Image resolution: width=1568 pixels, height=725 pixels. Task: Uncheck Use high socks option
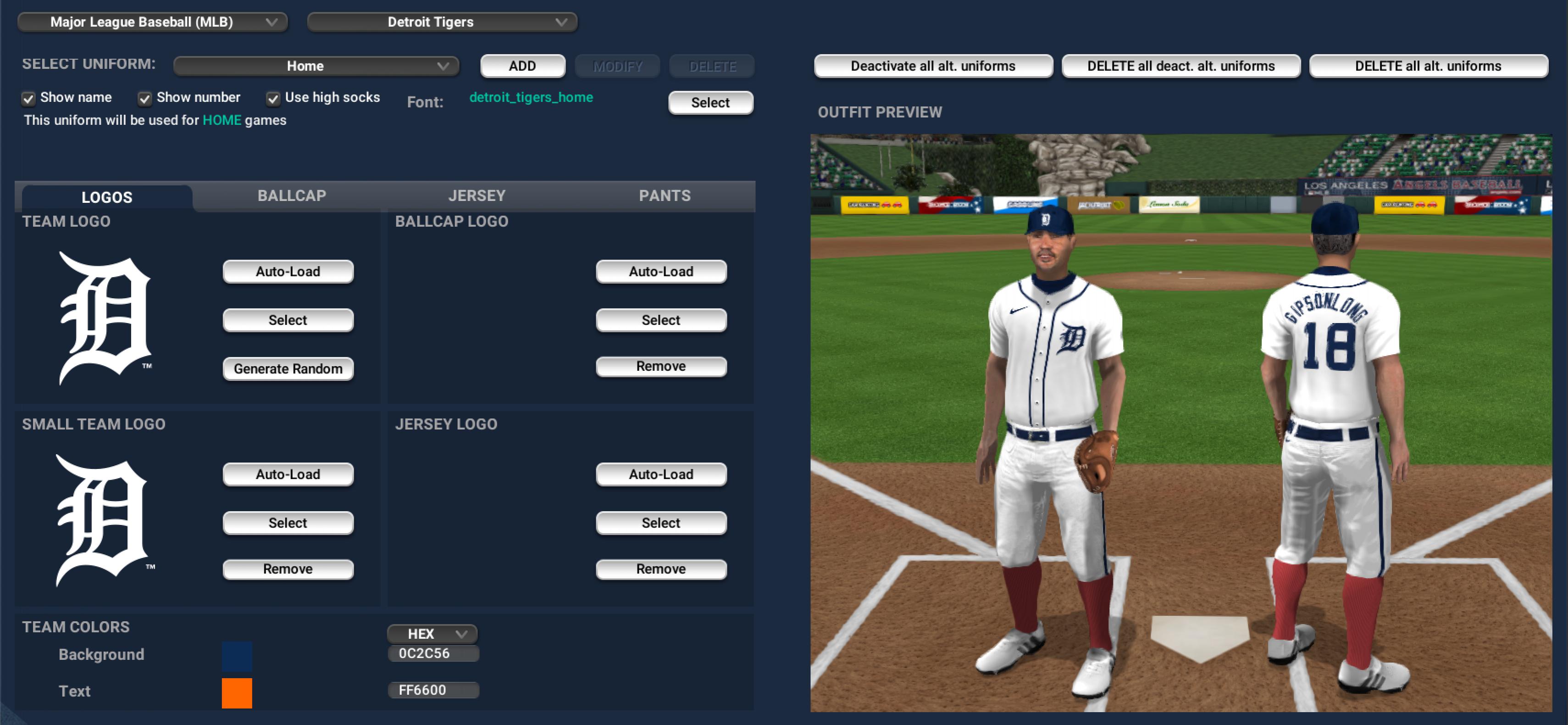[273, 98]
